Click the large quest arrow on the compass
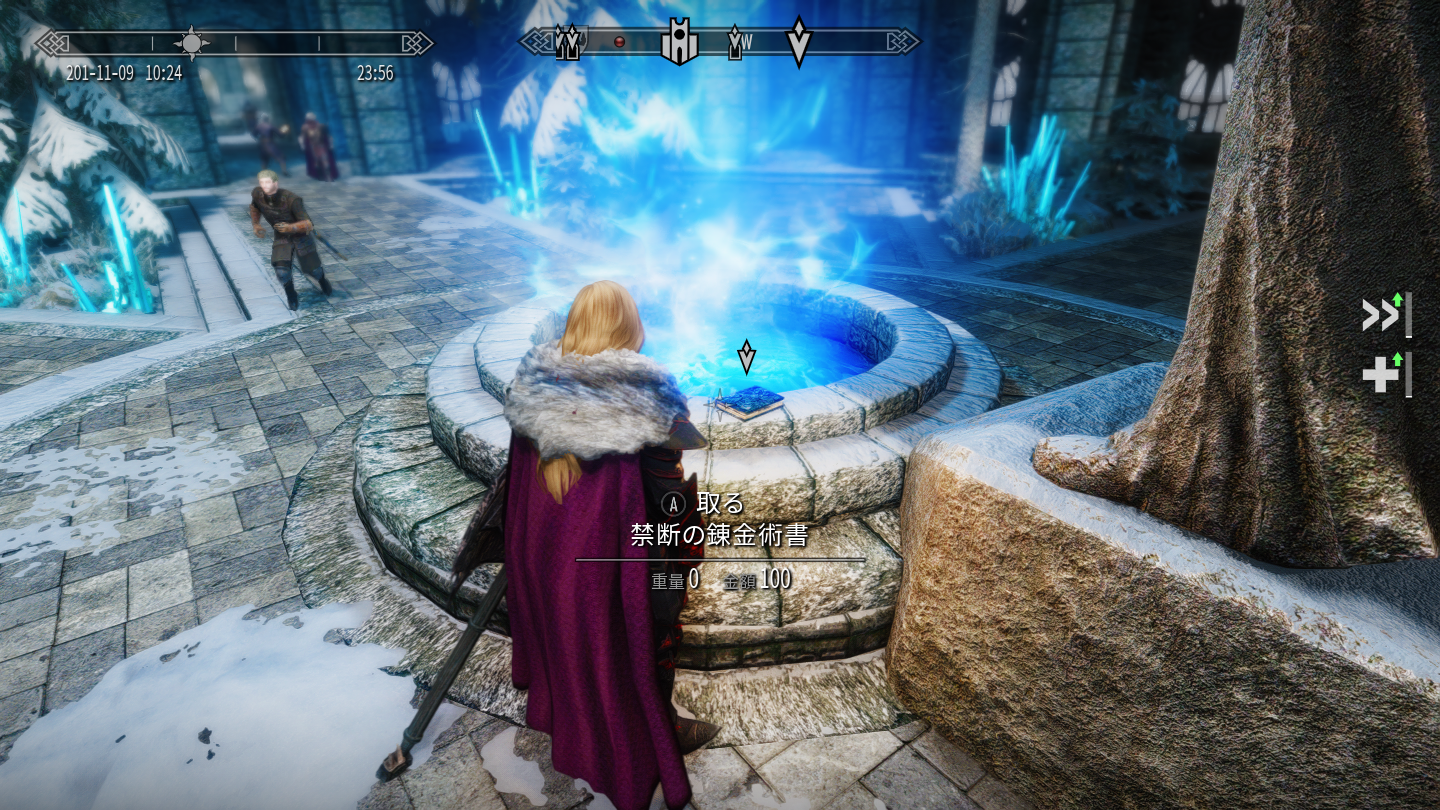1440x810 pixels. [x=798, y=42]
